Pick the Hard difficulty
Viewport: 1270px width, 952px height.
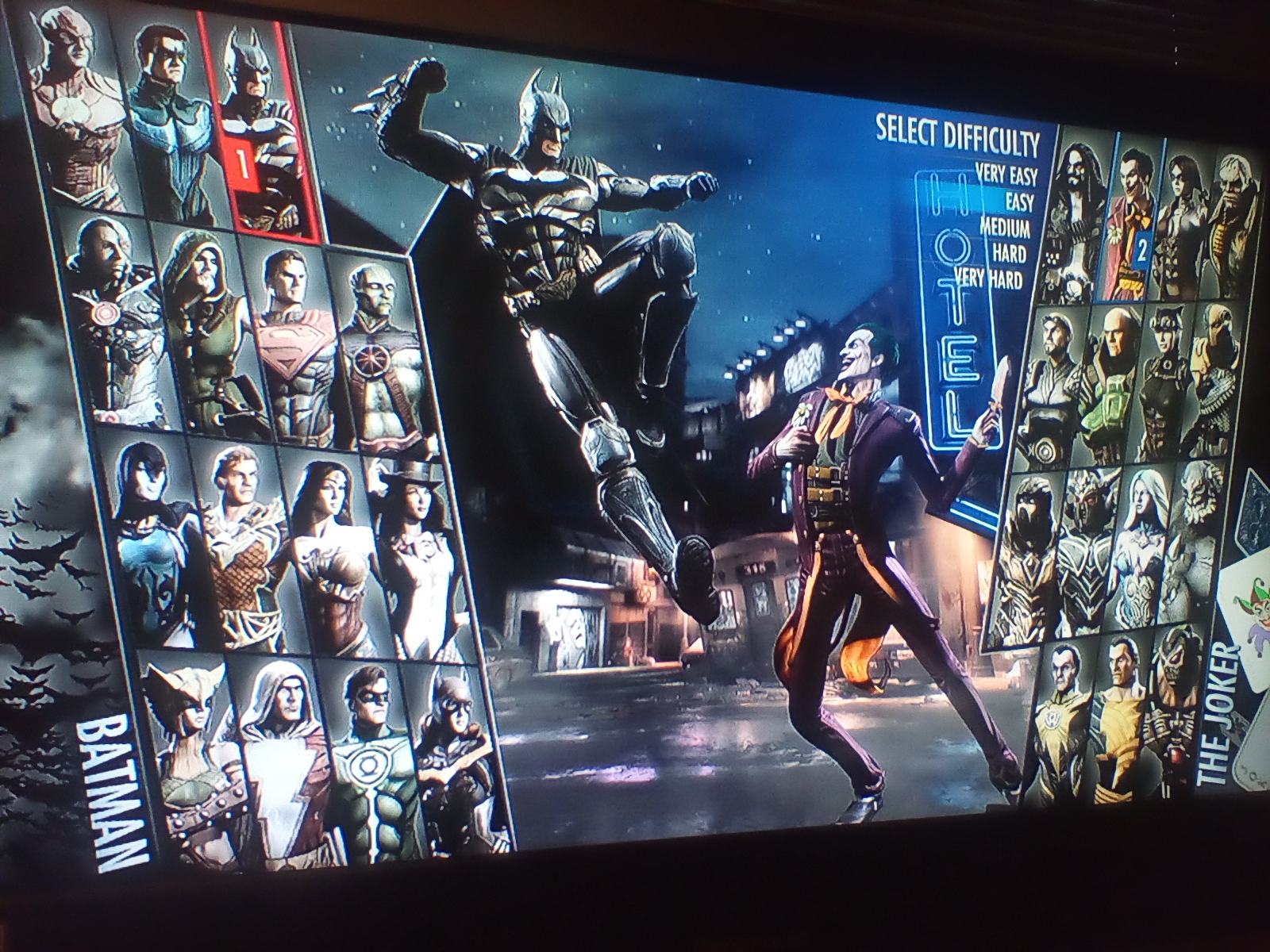tap(1009, 254)
